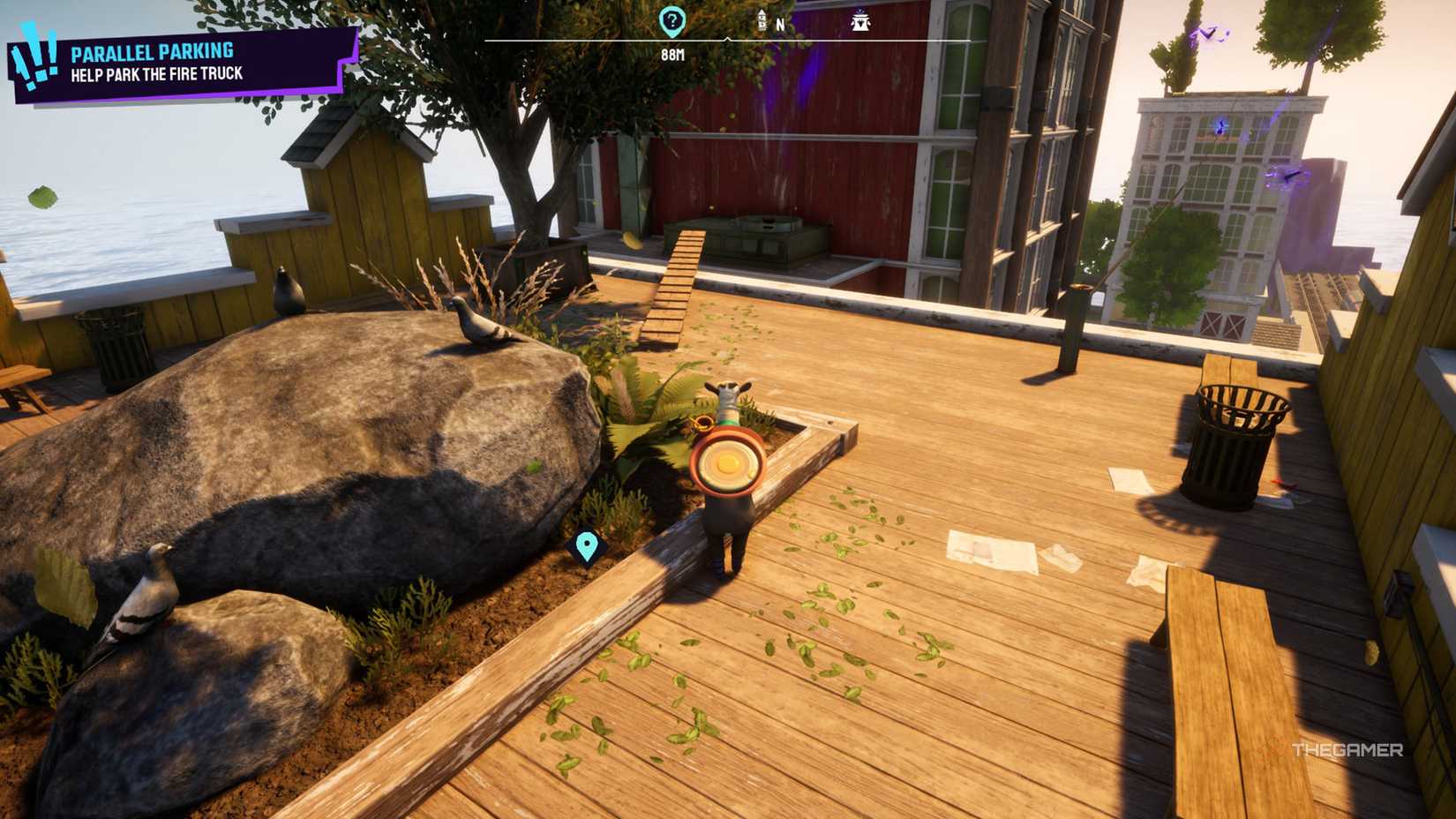The height and width of the screenshot is (819, 1456).
Task: Click the N north indicator on the compass
Action: (x=781, y=24)
